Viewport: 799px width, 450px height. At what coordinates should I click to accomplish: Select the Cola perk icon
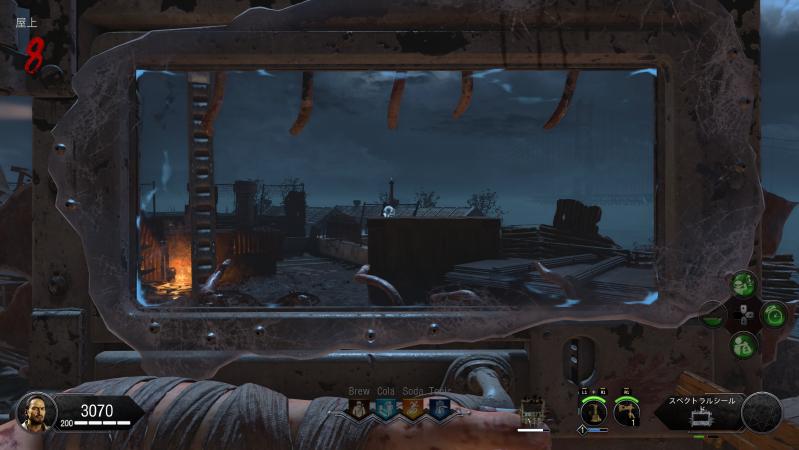pyautogui.click(x=386, y=408)
